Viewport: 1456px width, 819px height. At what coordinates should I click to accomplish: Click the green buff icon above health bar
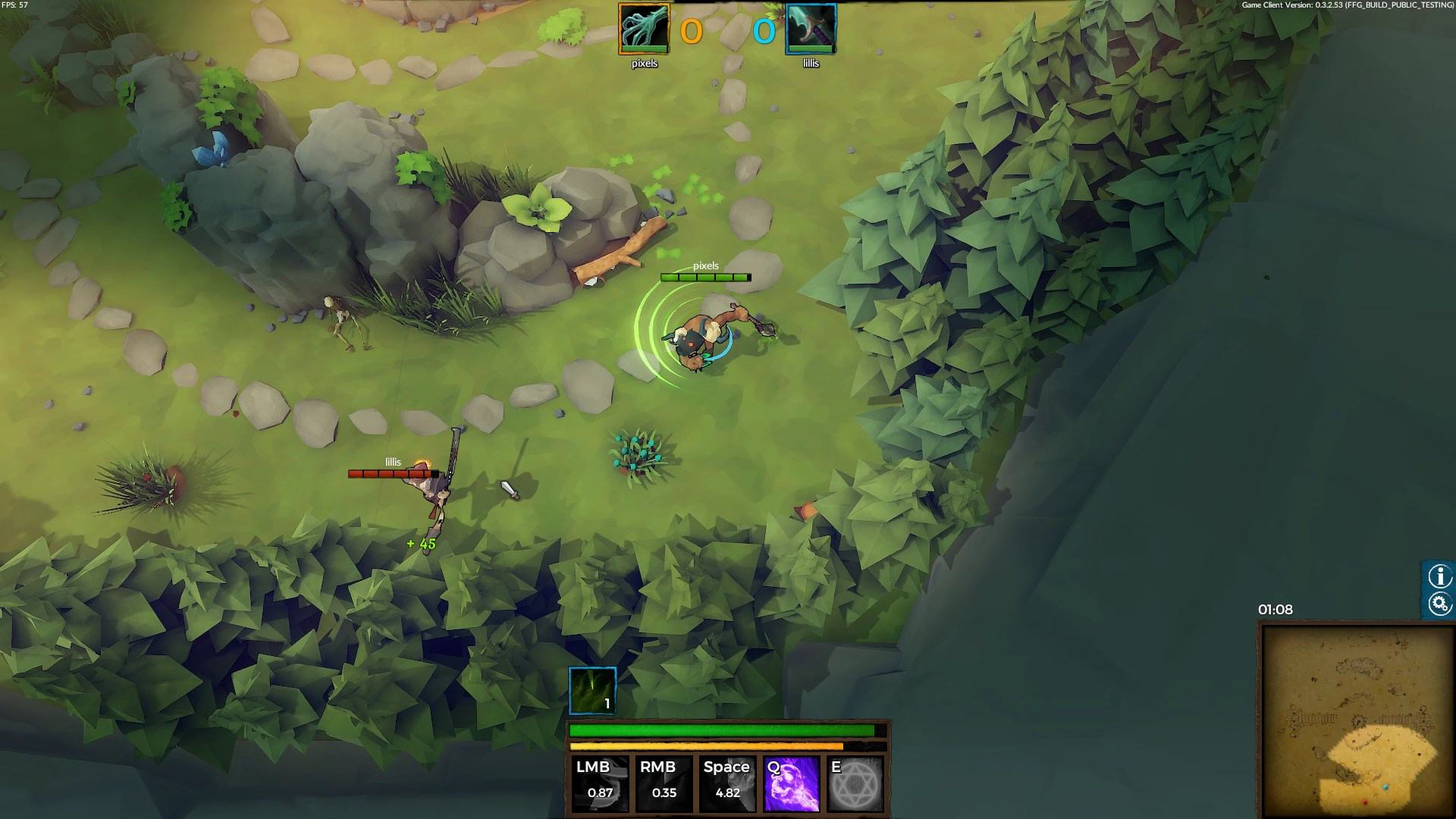(592, 690)
